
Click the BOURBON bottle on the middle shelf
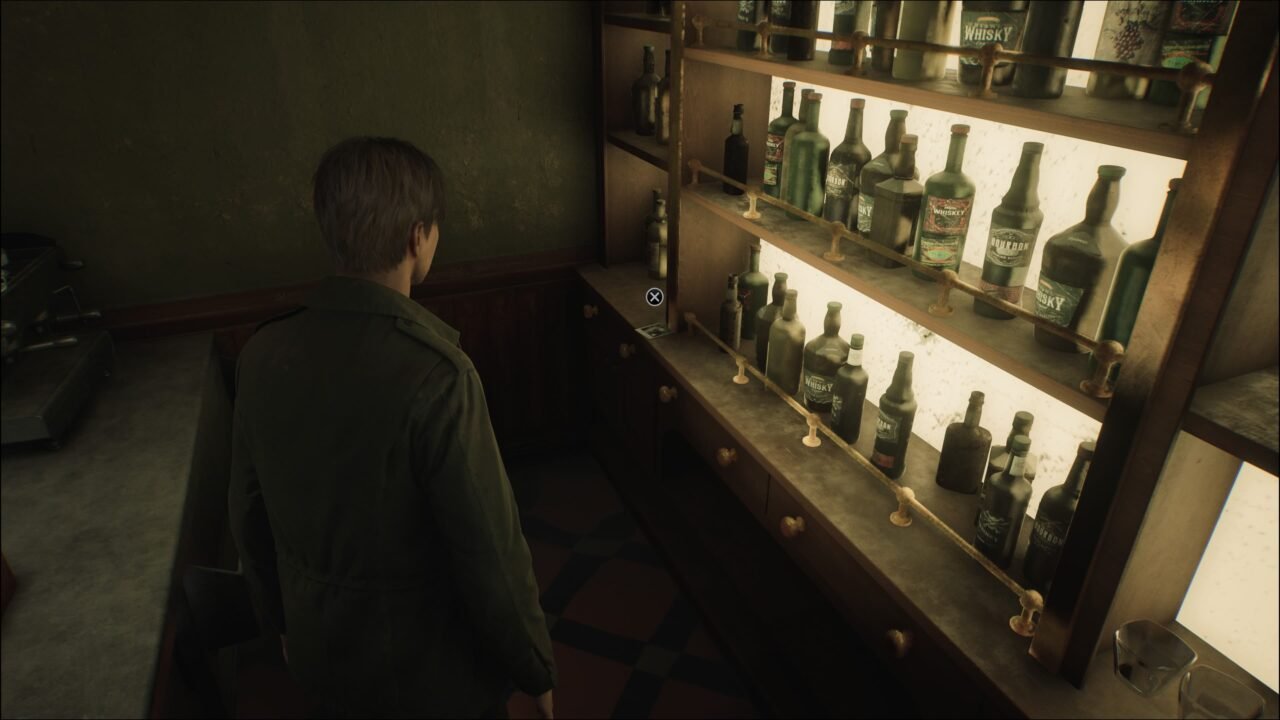click(x=1010, y=245)
